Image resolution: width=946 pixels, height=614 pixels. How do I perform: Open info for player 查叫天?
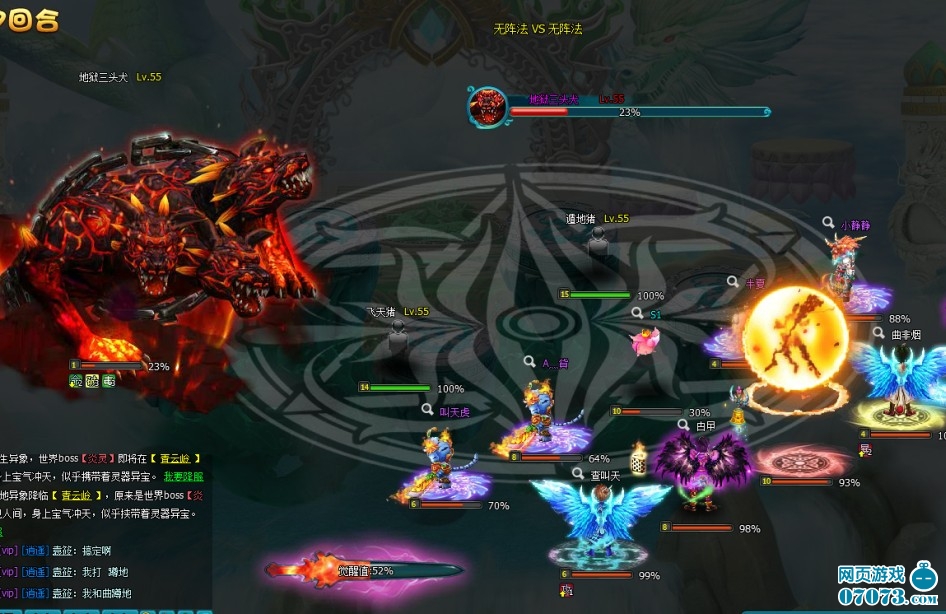click(578, 474)
